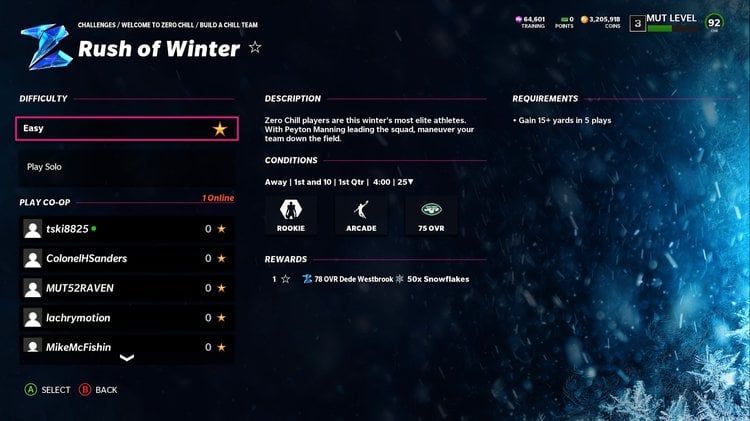The image size is (750, 421).
Task: Open the MUT Level progress panel
Action: 670,23
